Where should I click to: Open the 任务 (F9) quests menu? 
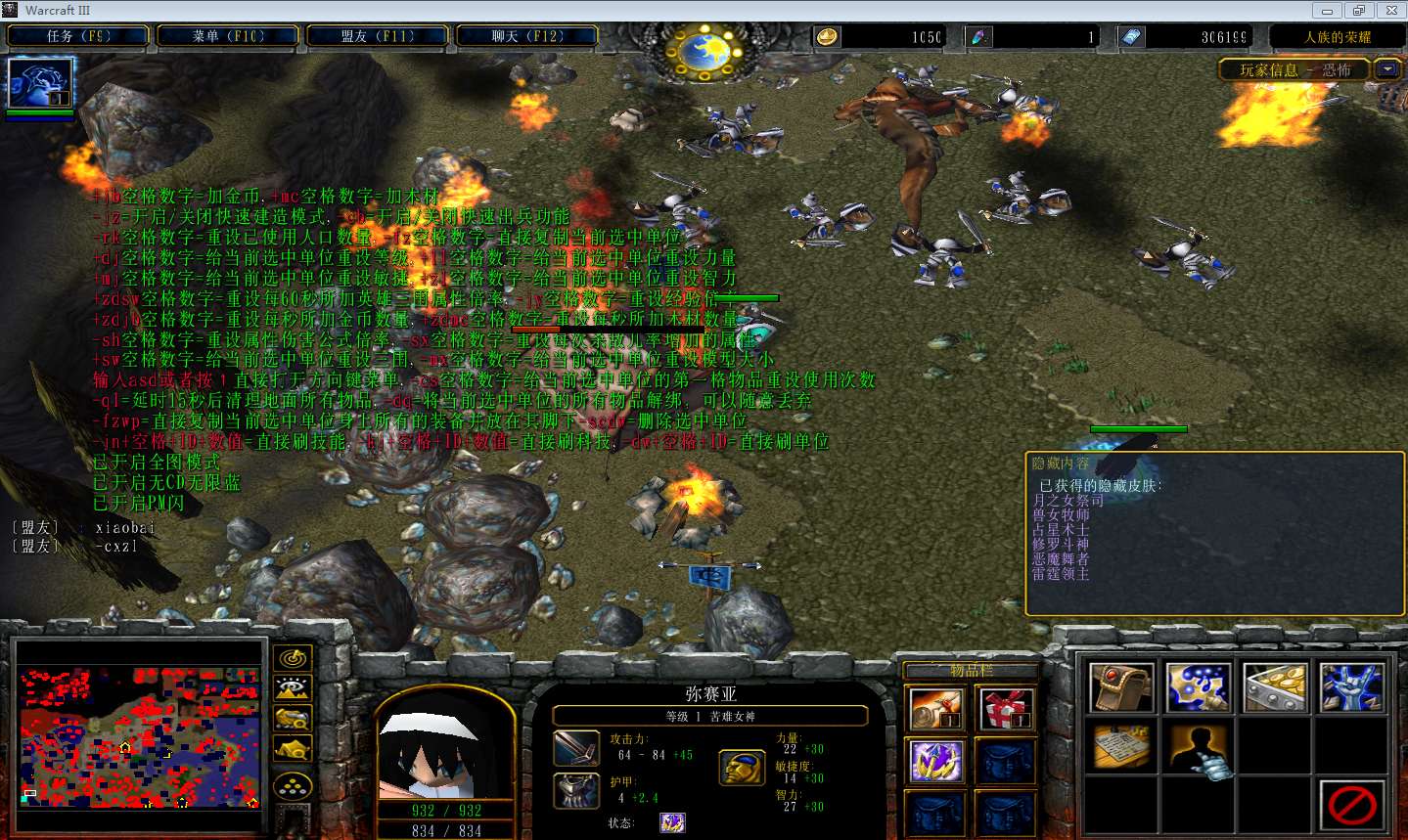78,36
